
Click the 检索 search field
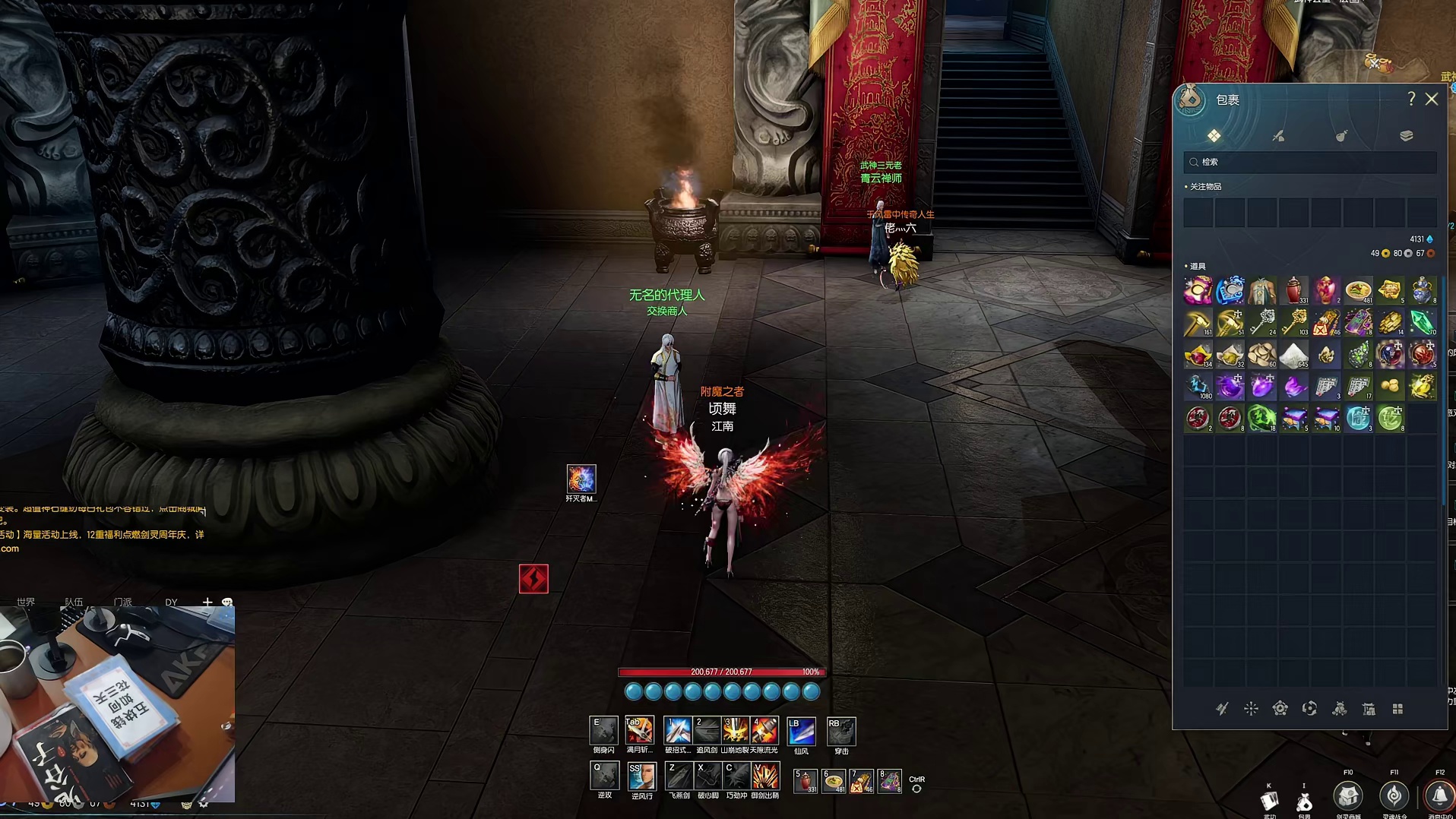(x=1310, y=162)
